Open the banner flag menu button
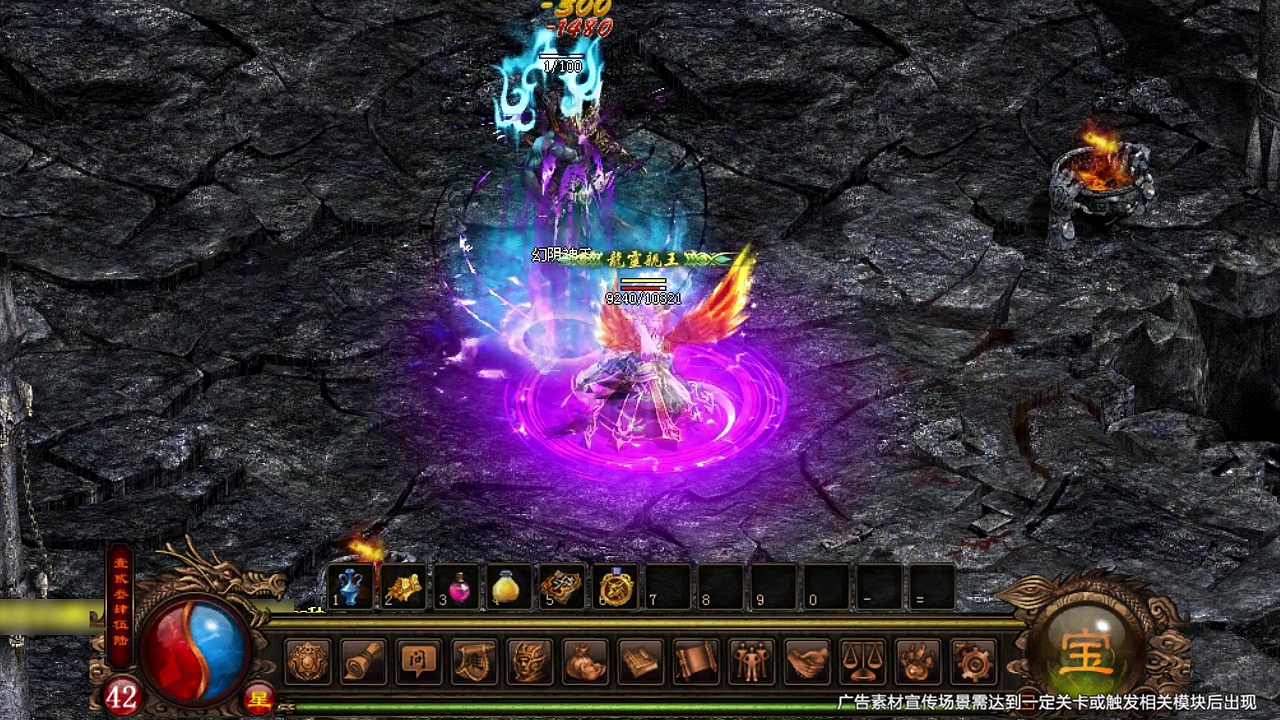 [475, 661]
